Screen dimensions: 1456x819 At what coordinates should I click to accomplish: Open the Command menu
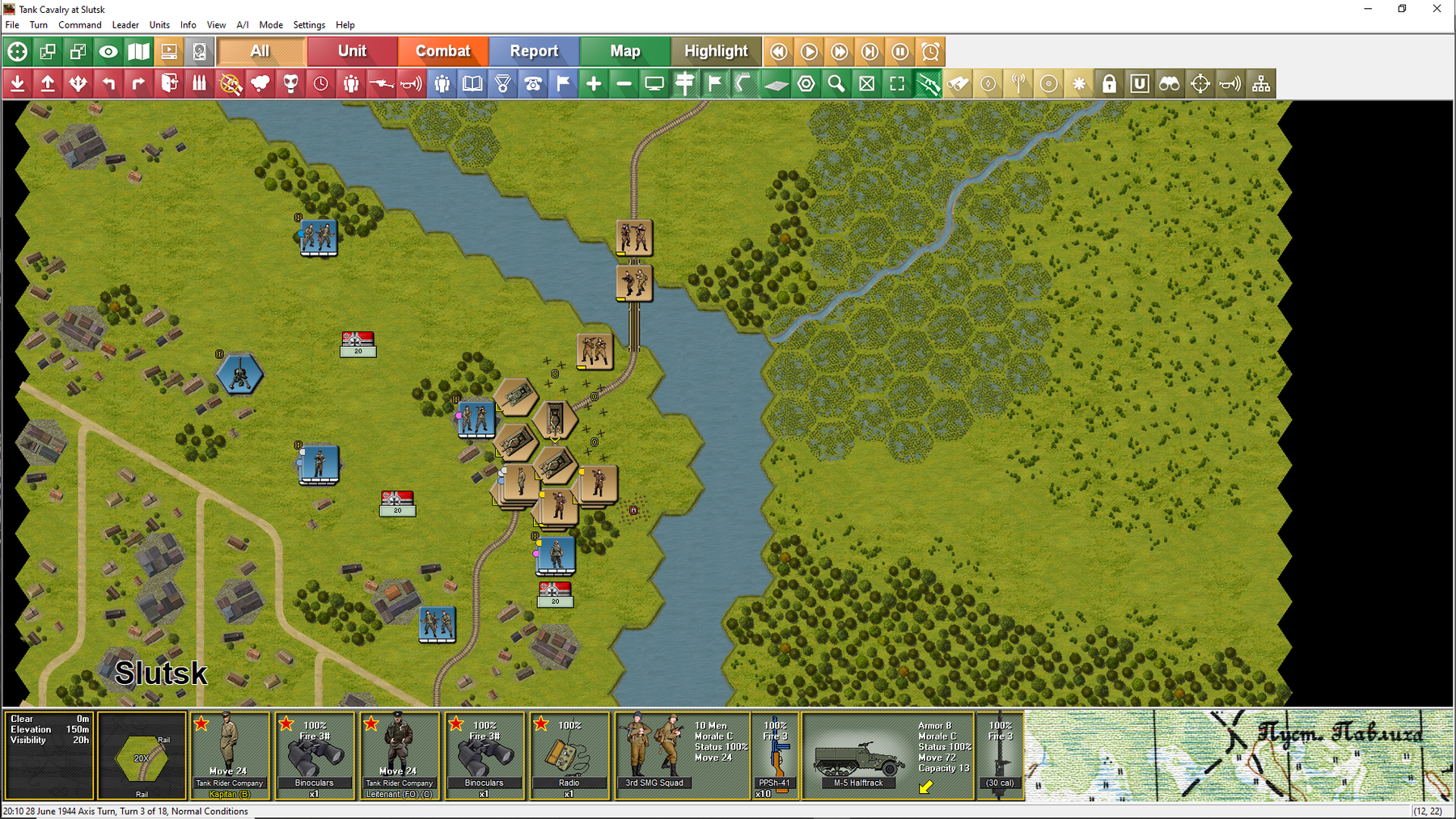(x=79, y=25)
